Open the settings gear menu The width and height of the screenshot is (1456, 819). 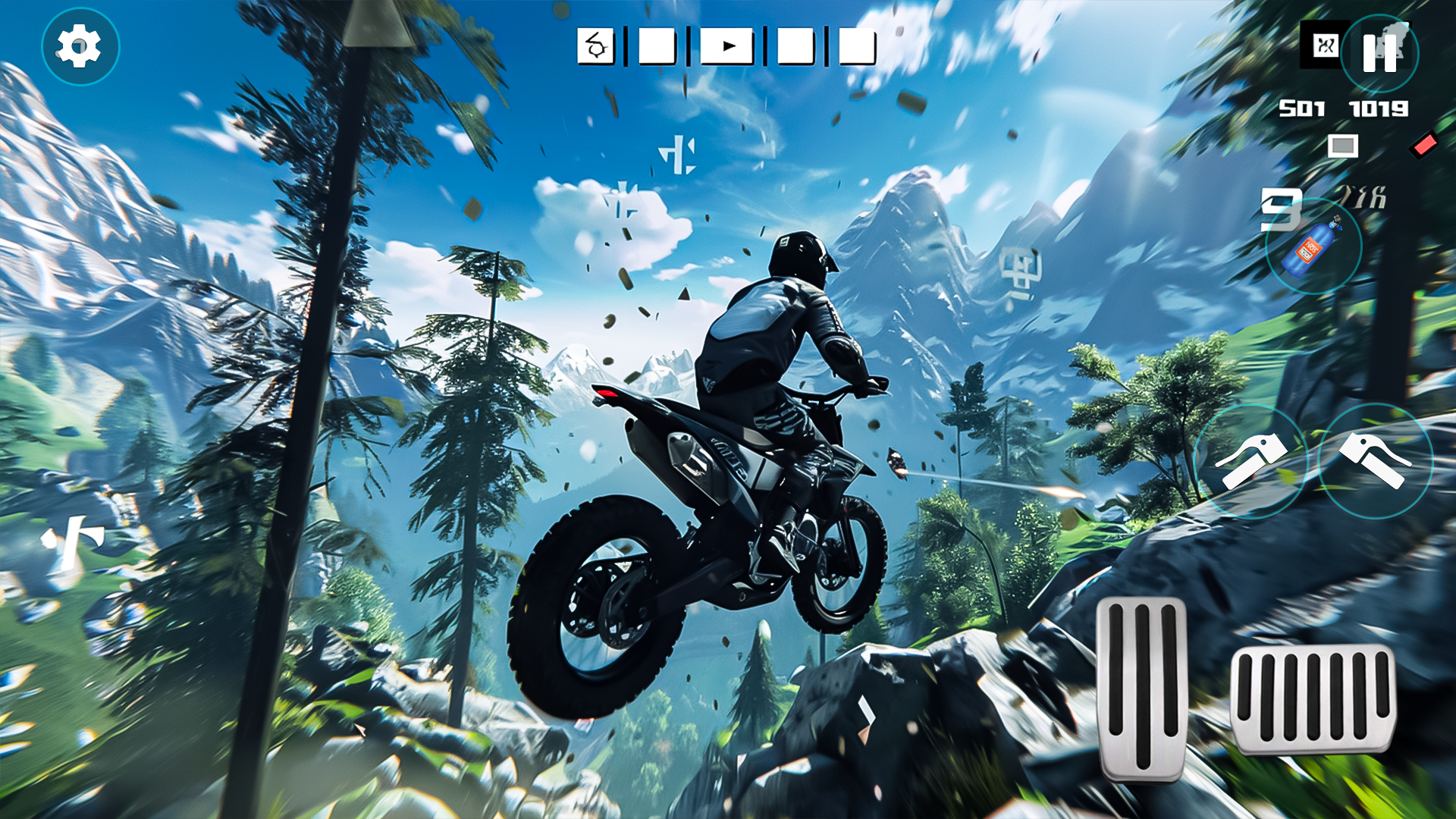[80, 45]
